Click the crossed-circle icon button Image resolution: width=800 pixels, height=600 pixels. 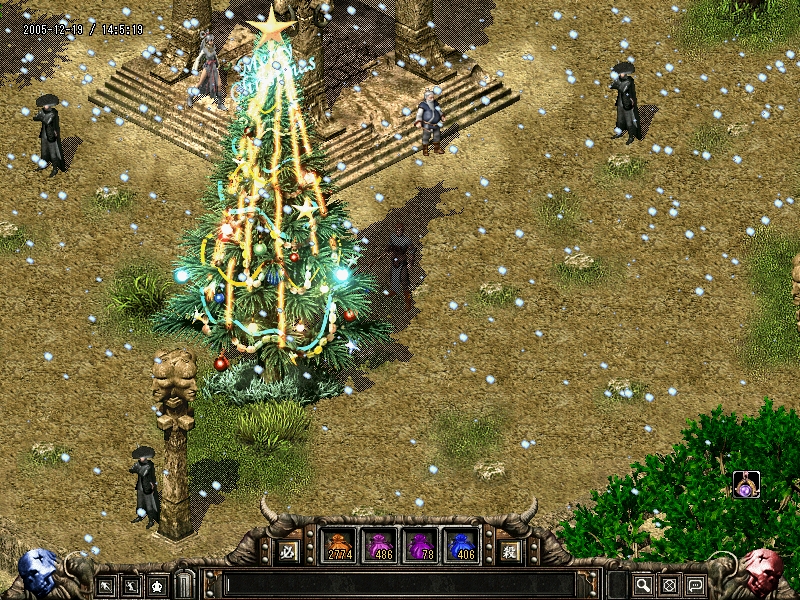[669, 585]
